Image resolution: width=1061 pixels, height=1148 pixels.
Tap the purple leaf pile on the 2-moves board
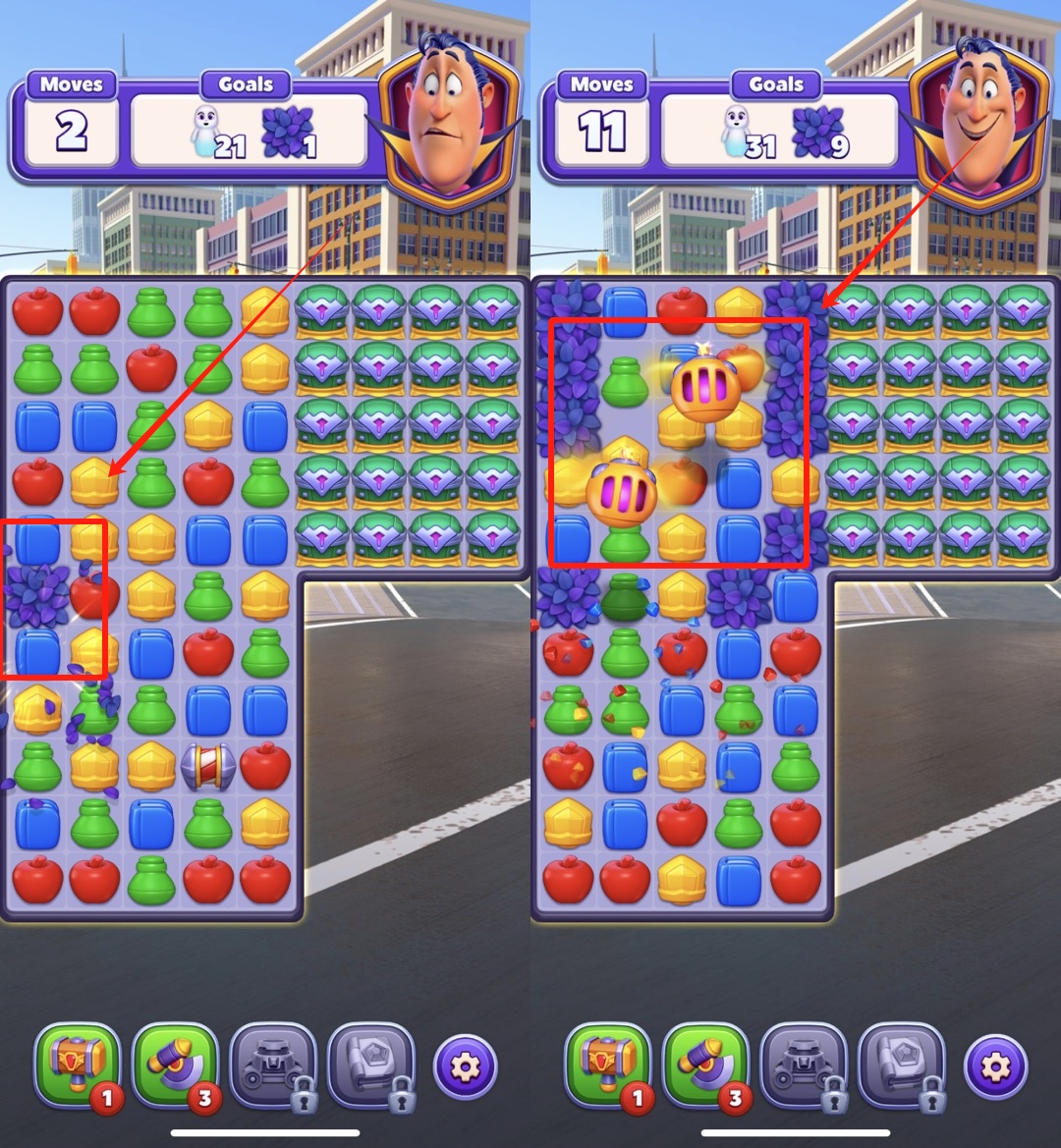(x=37, y=595)
